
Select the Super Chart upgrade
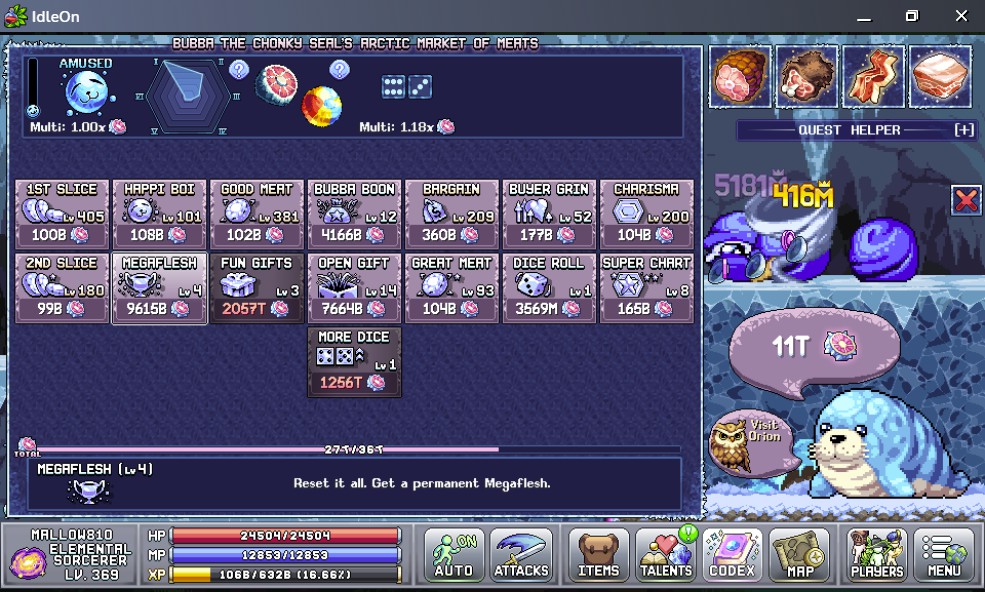[647, 288]
